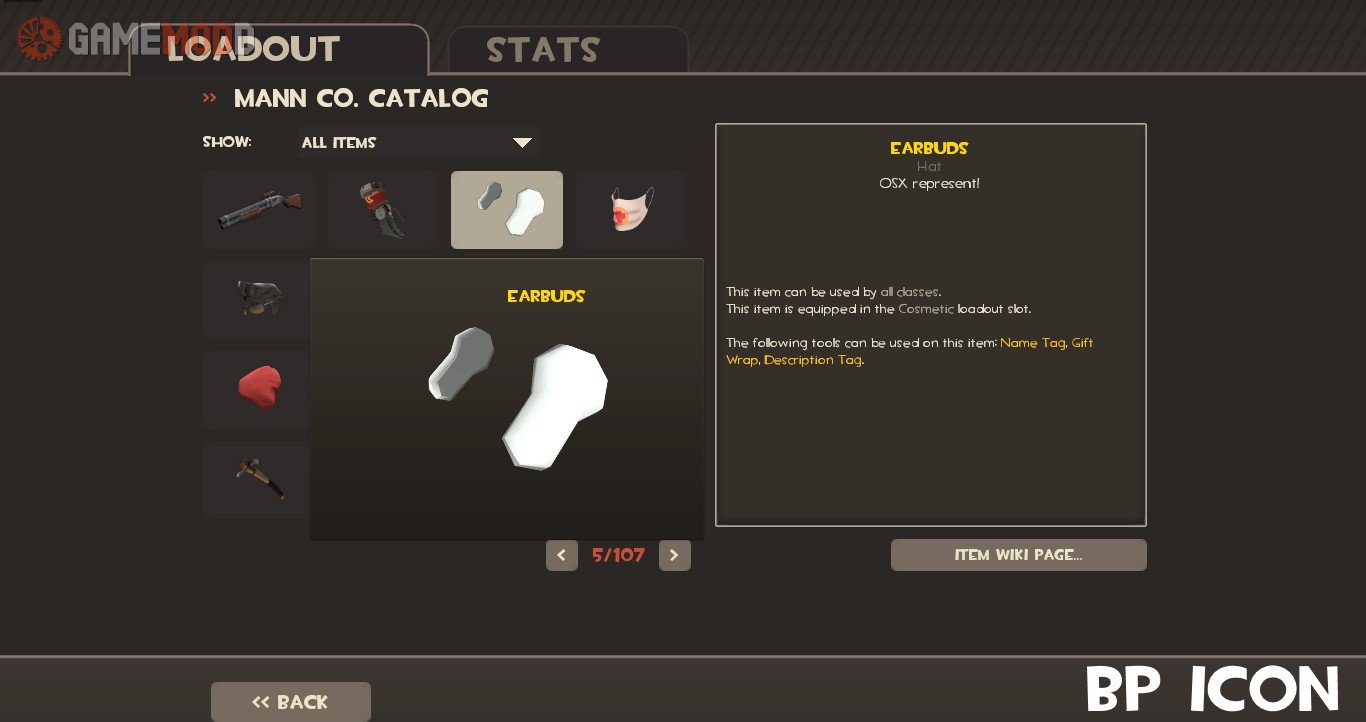
Task: Select the Earbuds catalog slot
Action: click(x=507, y=210)
